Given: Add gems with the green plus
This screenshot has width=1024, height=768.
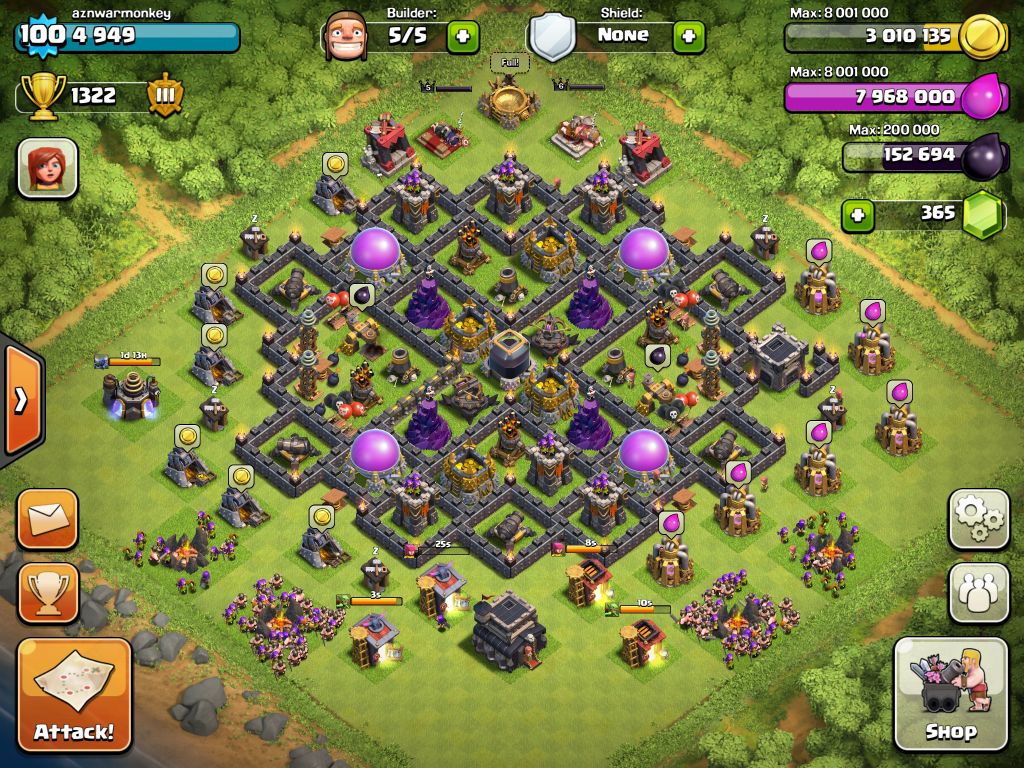Looking at the screenshot, I should (856, 214).
